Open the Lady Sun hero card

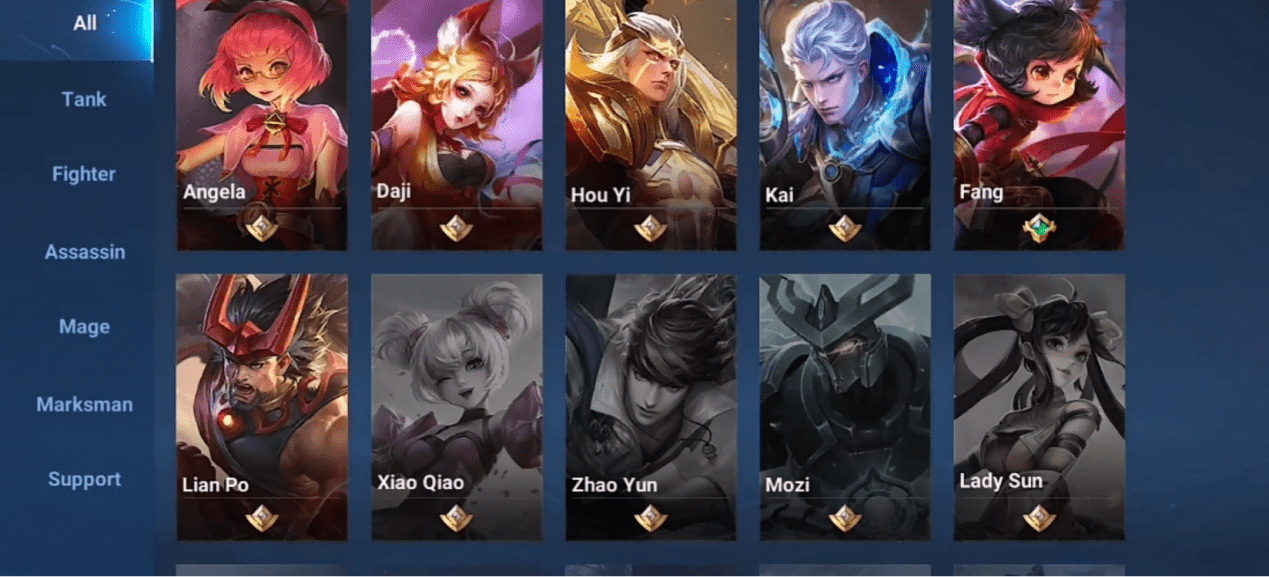tap(1039, 405)
